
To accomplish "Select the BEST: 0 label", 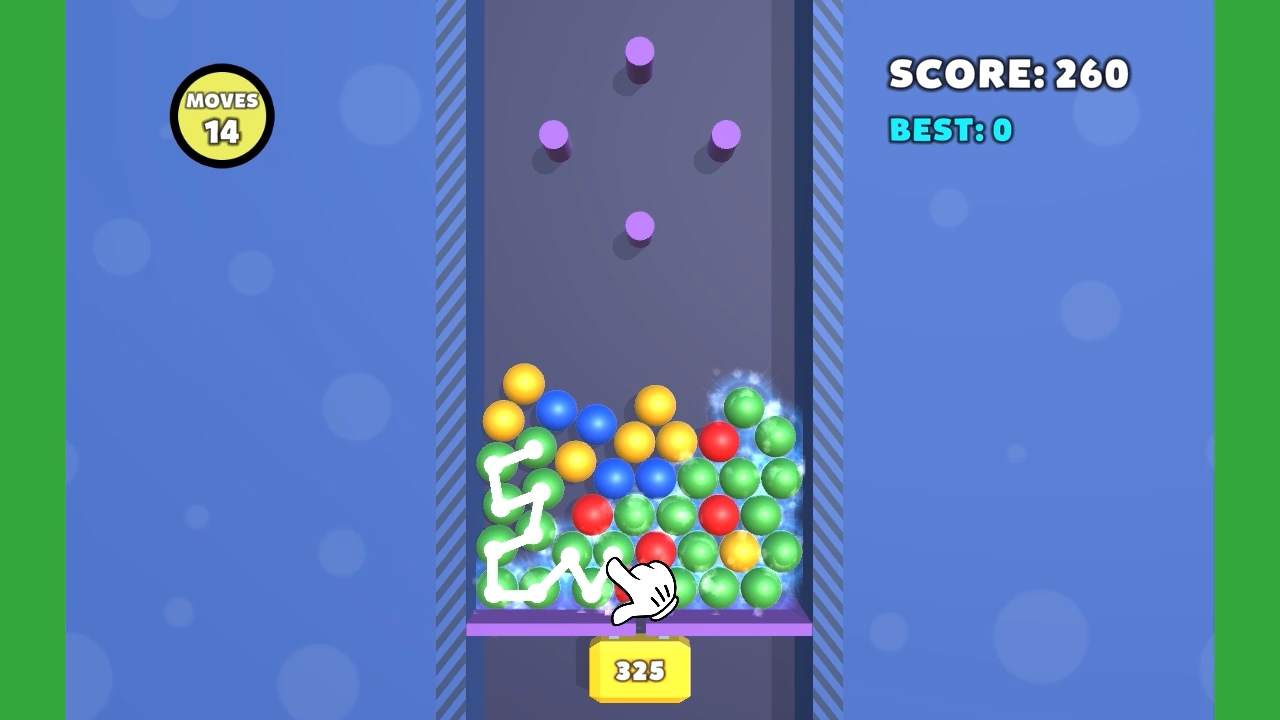I will [950, 129].
